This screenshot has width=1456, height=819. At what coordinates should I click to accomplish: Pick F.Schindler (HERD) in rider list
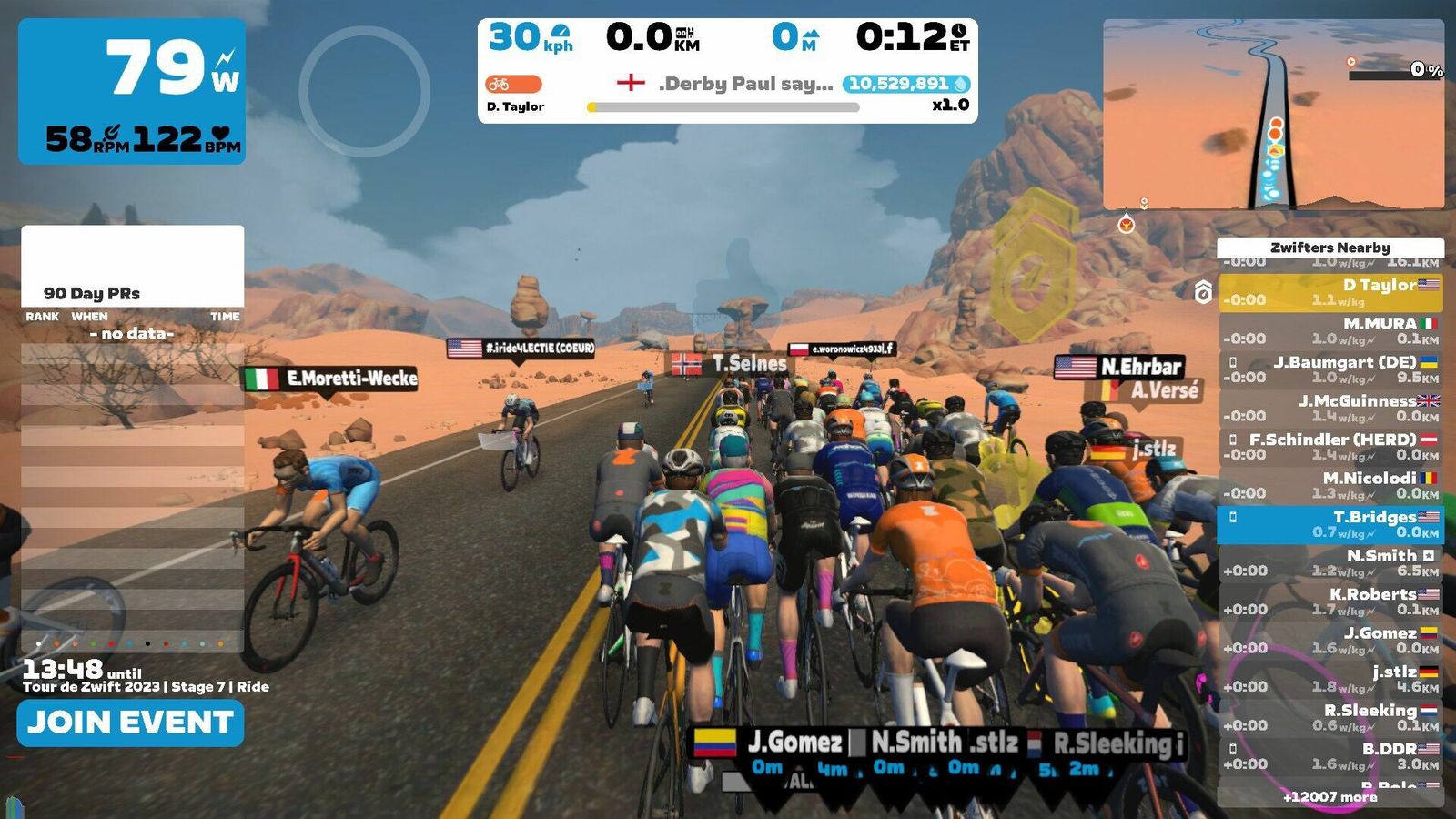tap(1330, 447)
